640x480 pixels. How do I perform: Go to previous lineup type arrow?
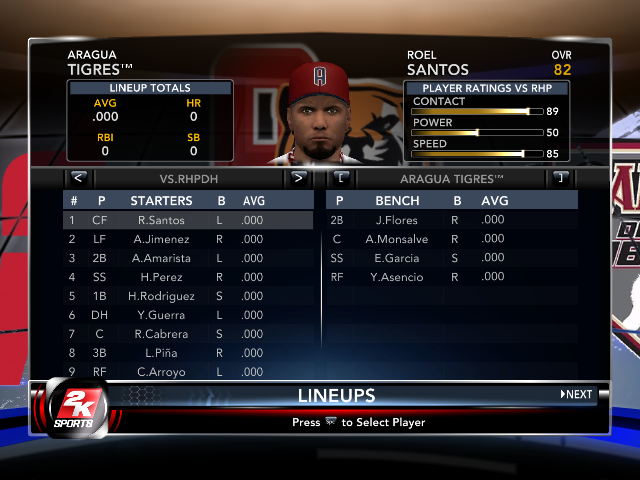(x=78, y=179)
